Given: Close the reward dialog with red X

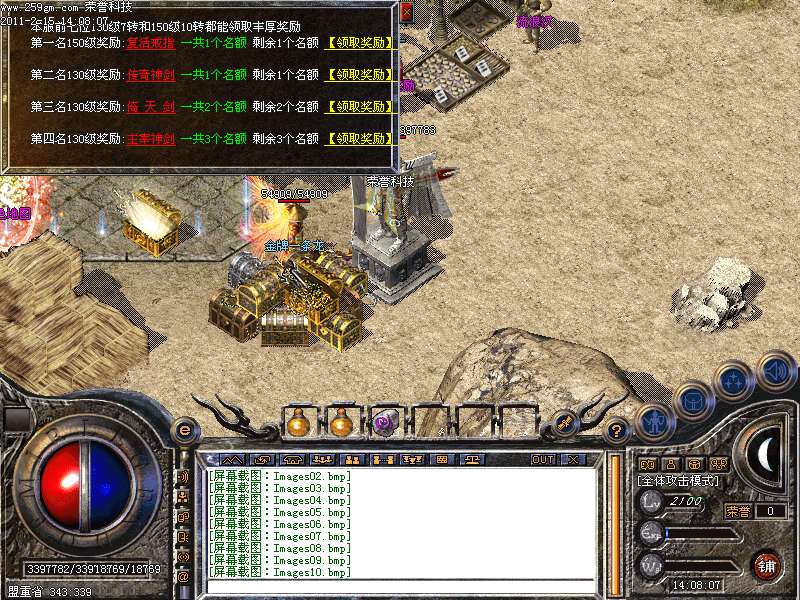Looking at the screenshot, I should click(407, 11).
